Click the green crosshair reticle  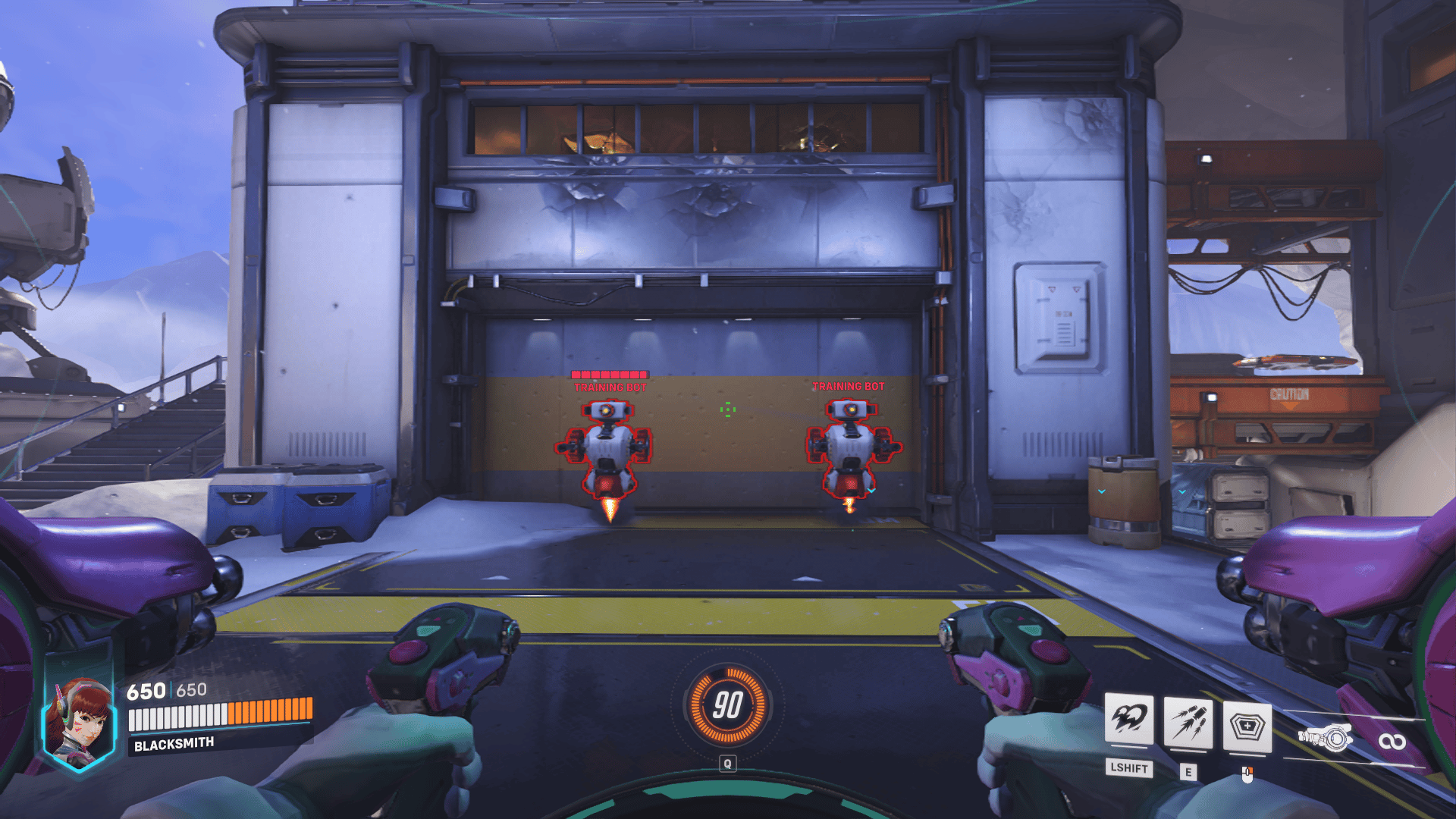pos(727,409)
